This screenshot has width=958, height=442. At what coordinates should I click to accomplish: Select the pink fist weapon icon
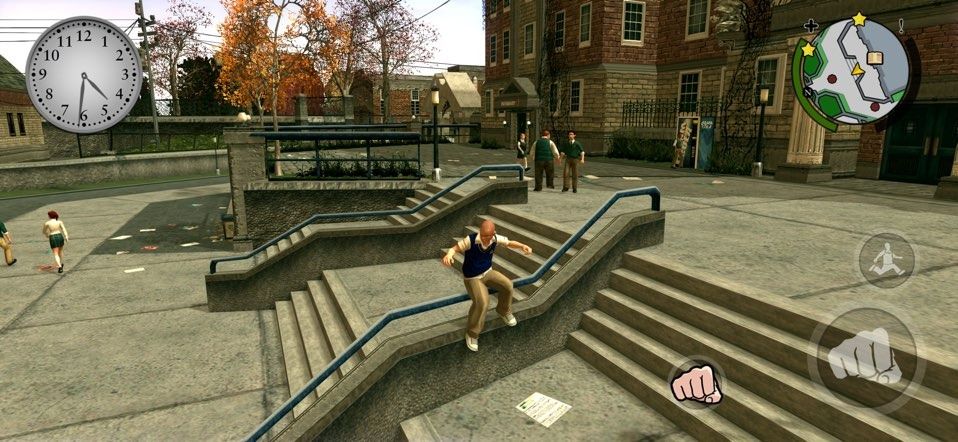coord(696,383)
